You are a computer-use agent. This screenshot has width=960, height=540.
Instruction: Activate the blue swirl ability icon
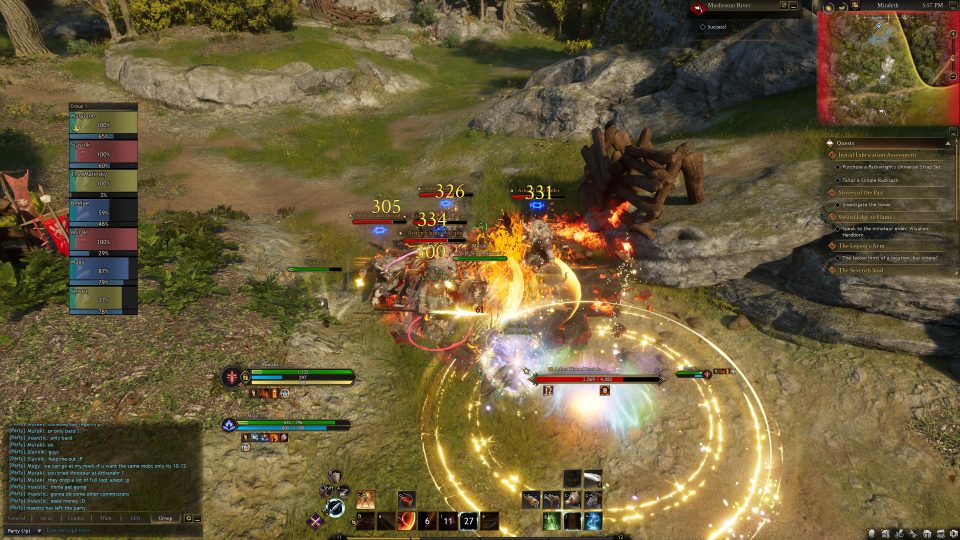[x=593, y=521]
